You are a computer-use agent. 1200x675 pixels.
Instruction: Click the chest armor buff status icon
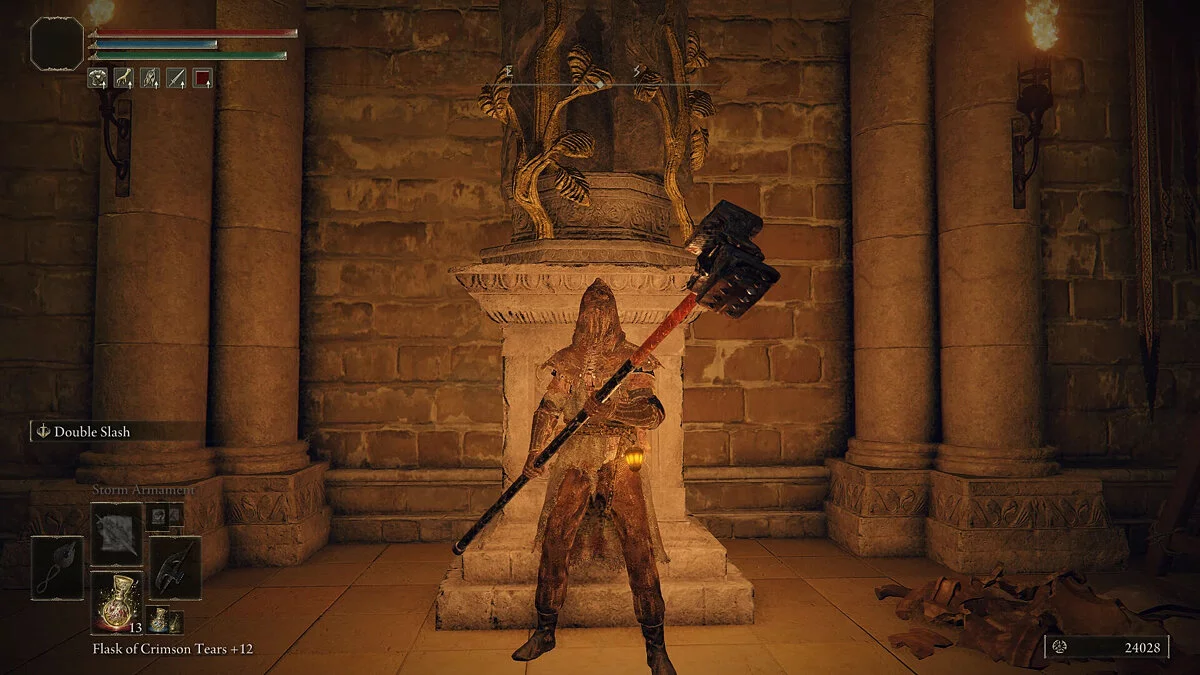pos(98,76)
